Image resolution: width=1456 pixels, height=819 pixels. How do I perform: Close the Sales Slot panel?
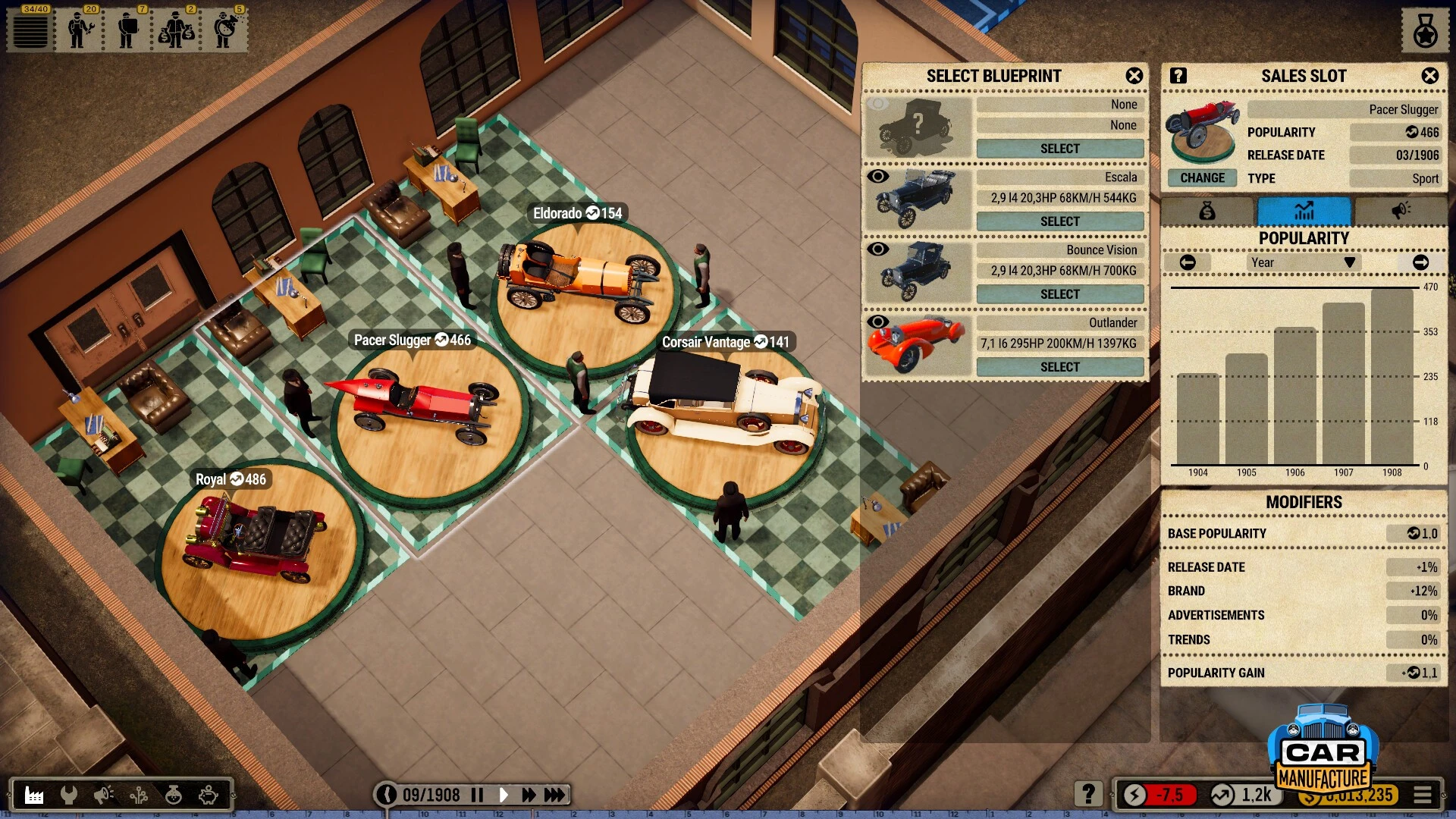1429,76
